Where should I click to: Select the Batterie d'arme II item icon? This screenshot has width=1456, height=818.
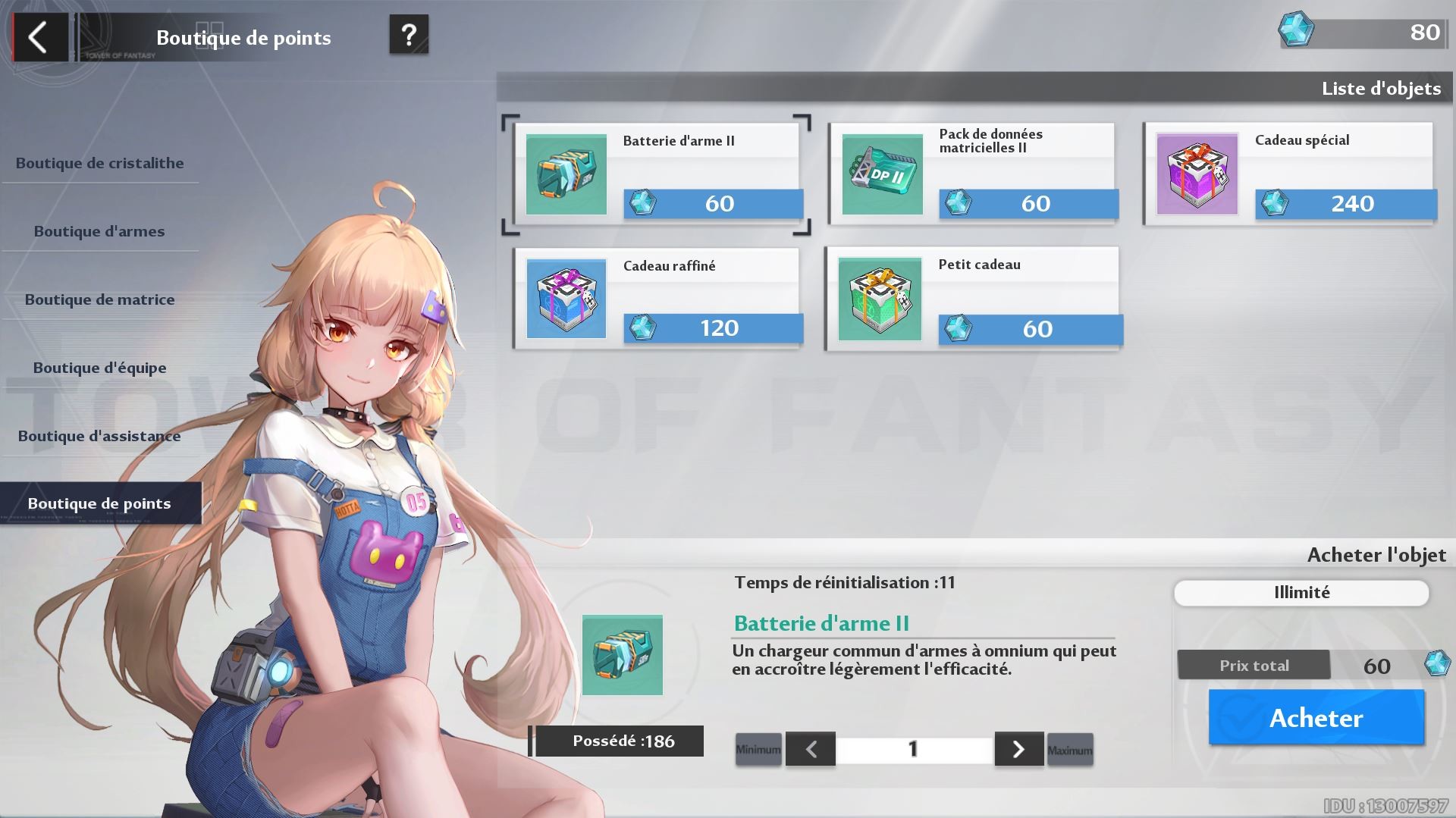(566, 174)
